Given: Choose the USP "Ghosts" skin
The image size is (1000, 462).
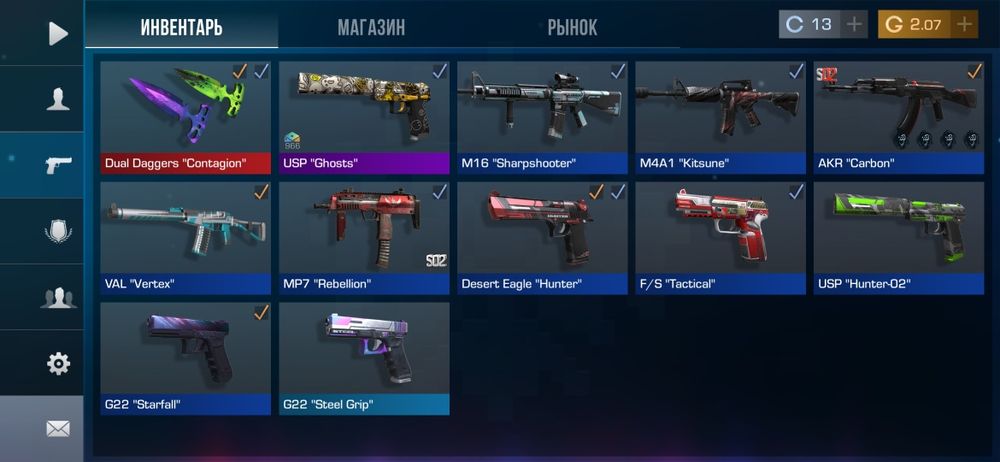Looking at the screenshot, I should (x=364, y=117).
